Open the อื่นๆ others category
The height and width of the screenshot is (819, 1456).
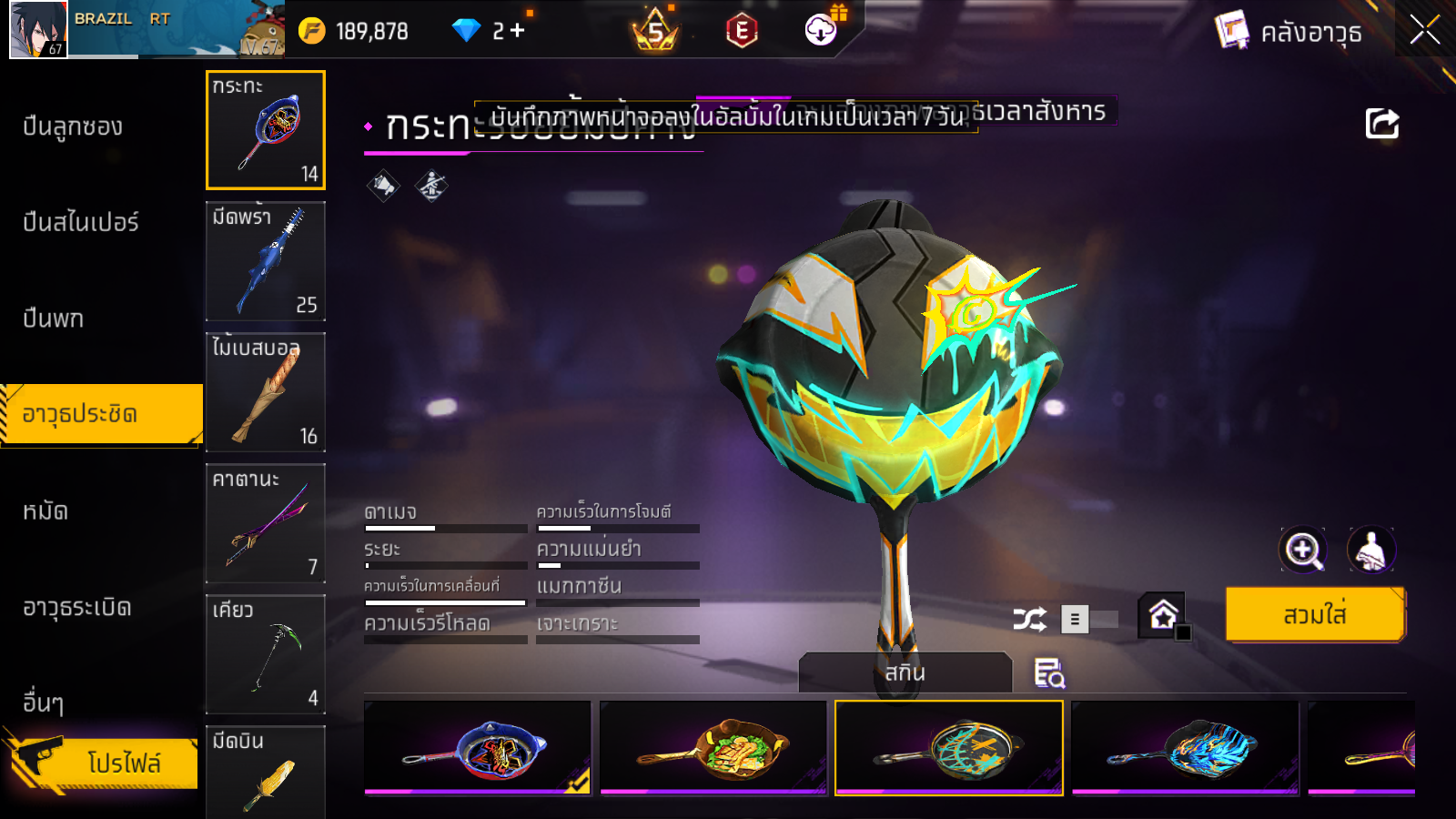(44, 703)
